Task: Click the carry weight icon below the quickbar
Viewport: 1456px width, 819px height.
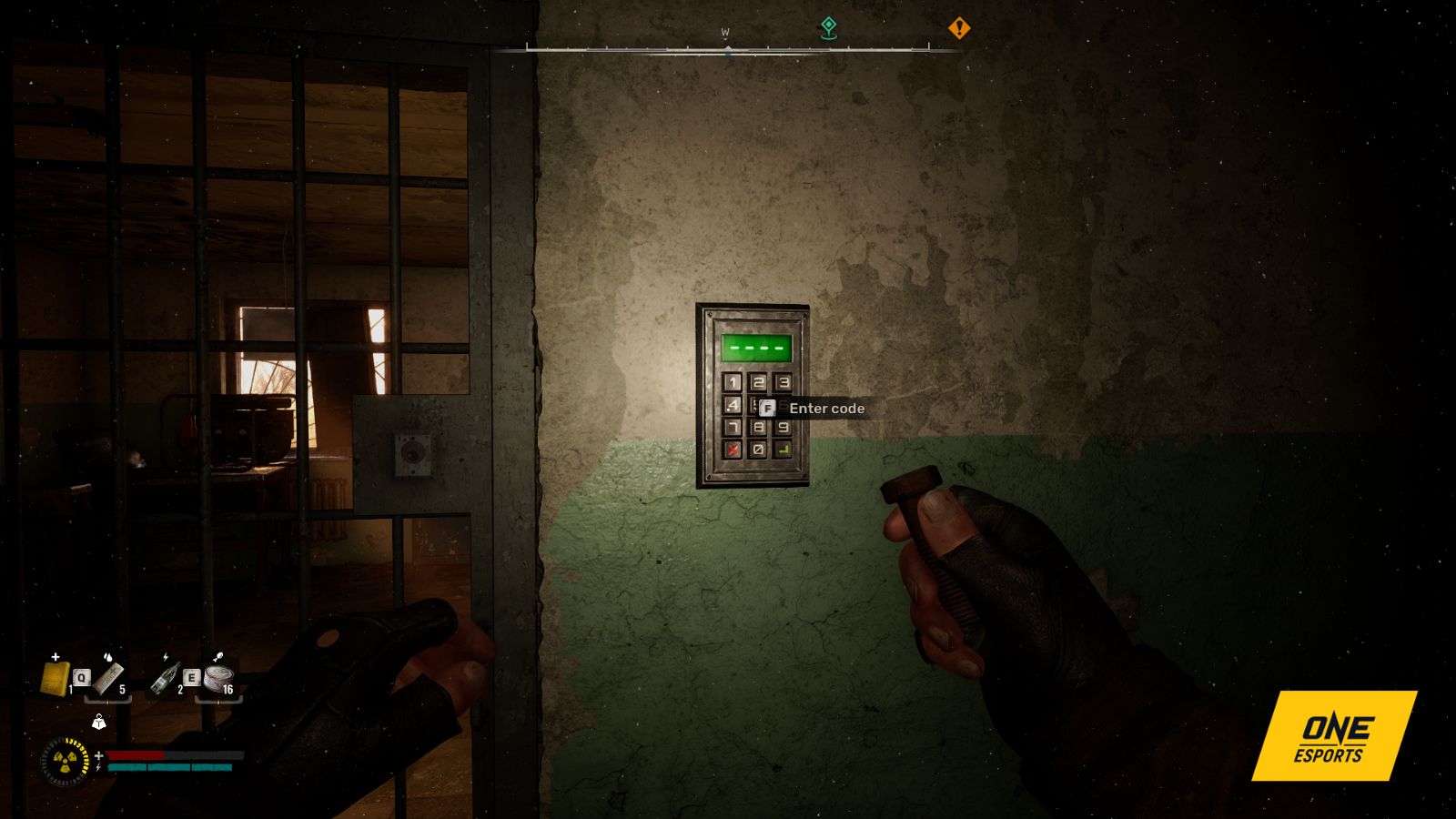Action: tap(98, 723)
